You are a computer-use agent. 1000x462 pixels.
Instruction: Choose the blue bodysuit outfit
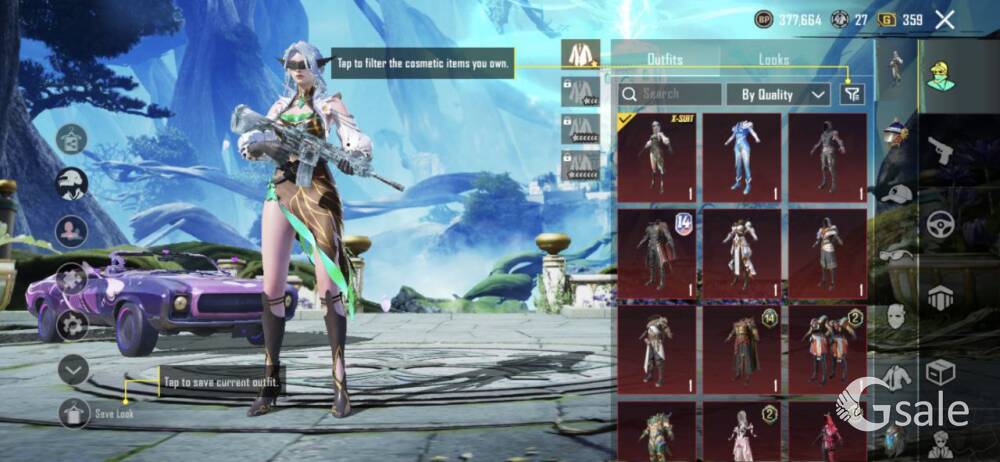[741, 157]
